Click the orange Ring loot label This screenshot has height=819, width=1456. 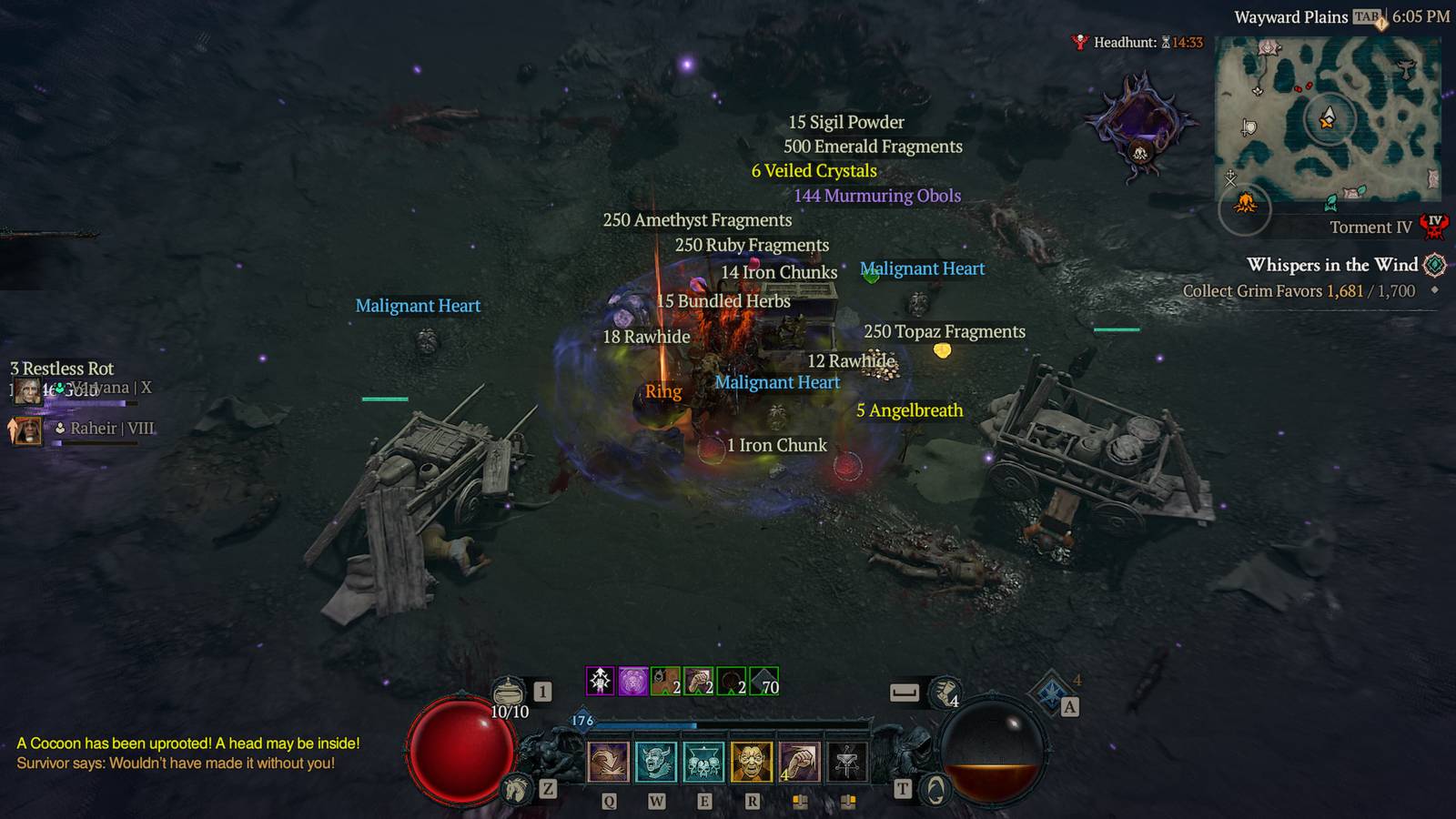(x=662, y=391)
